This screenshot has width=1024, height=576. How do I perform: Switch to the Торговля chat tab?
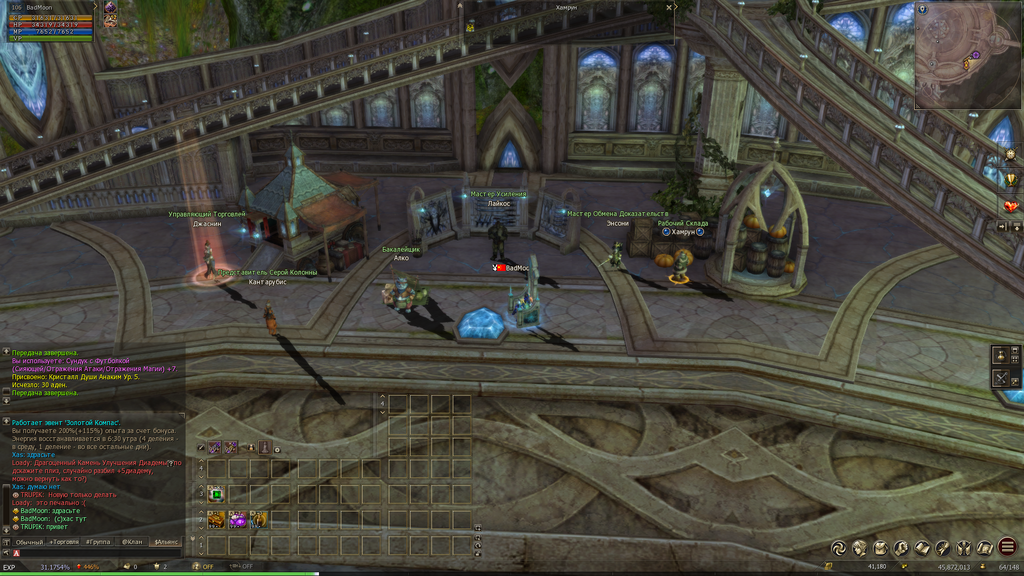(65, 541)
